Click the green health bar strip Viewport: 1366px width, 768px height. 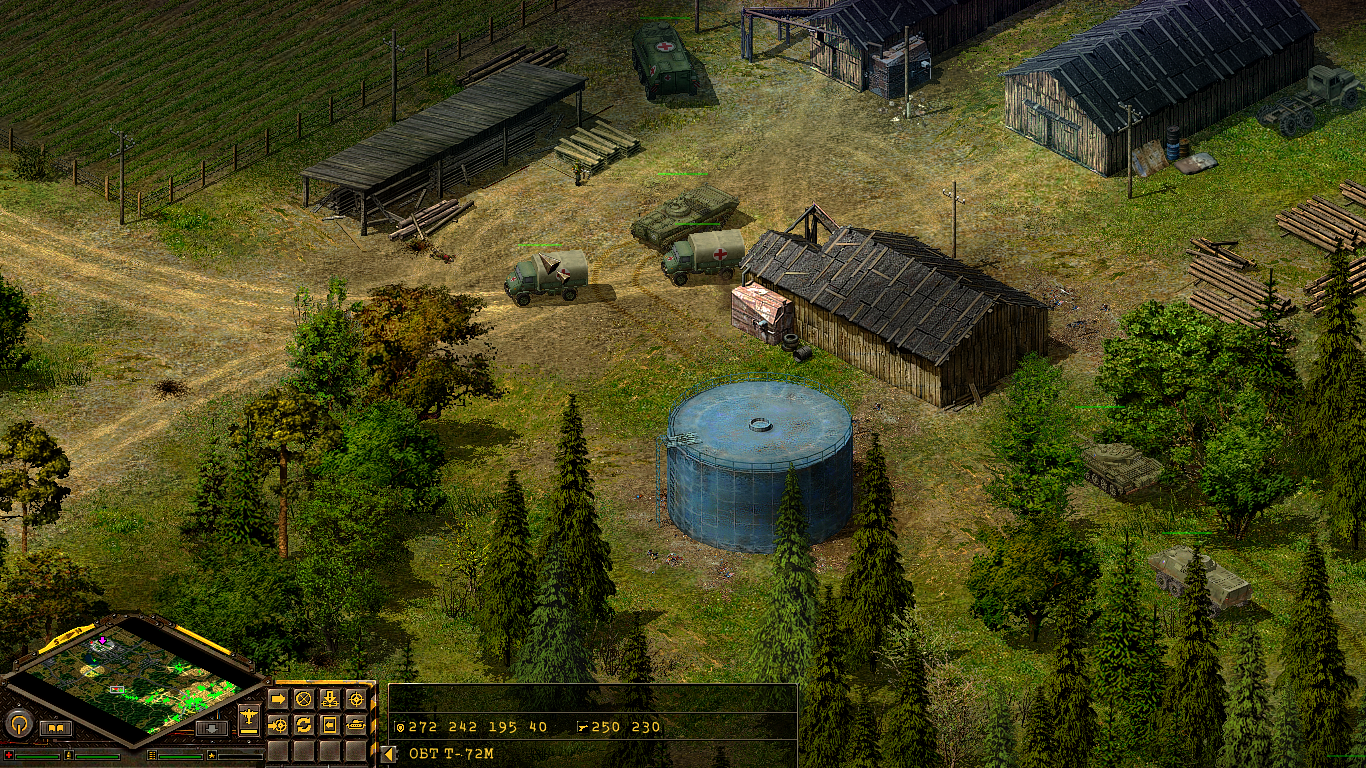click(37, 756)
